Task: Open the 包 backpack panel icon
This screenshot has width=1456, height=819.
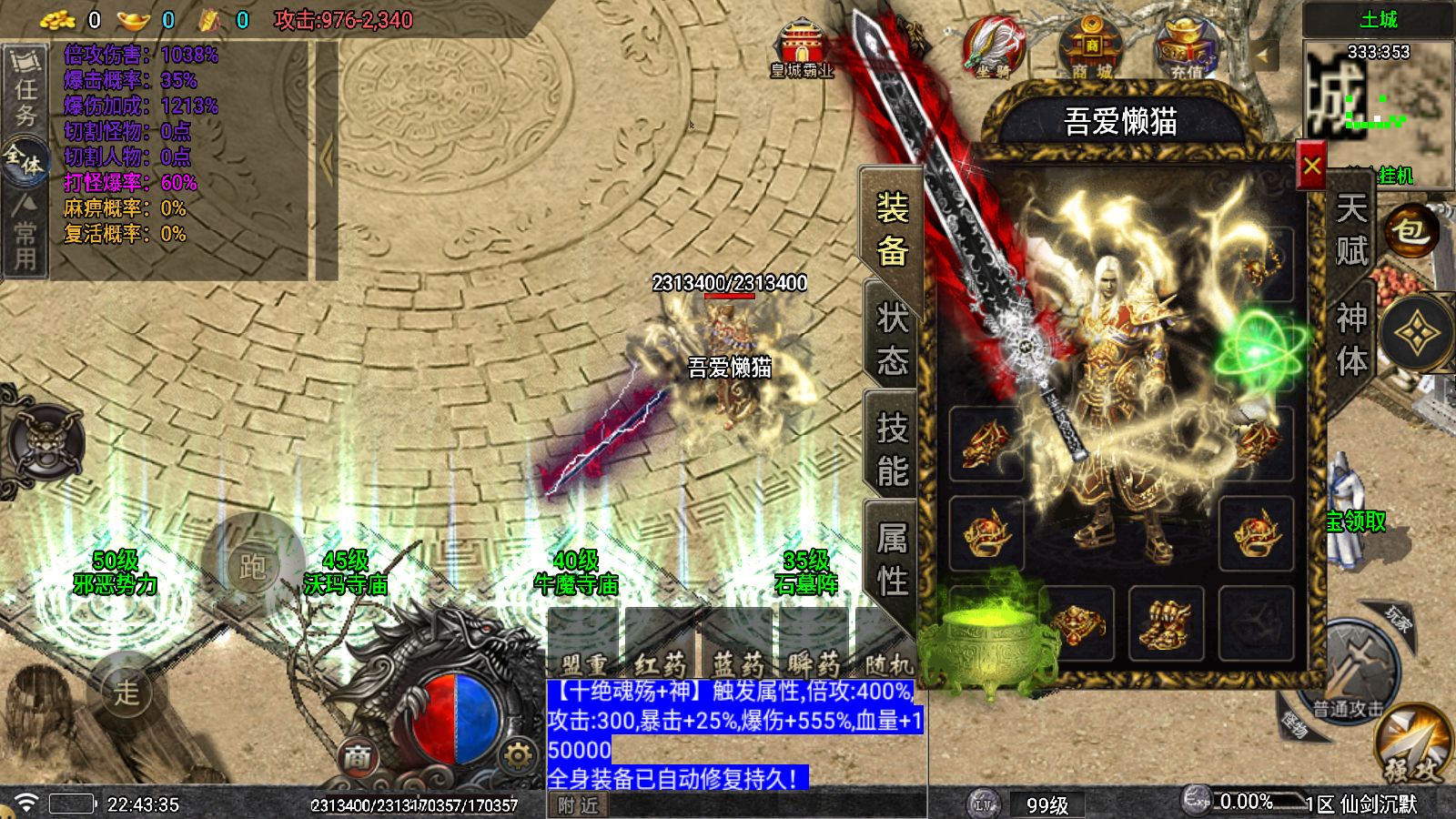Action: [x=1412, y=232]
